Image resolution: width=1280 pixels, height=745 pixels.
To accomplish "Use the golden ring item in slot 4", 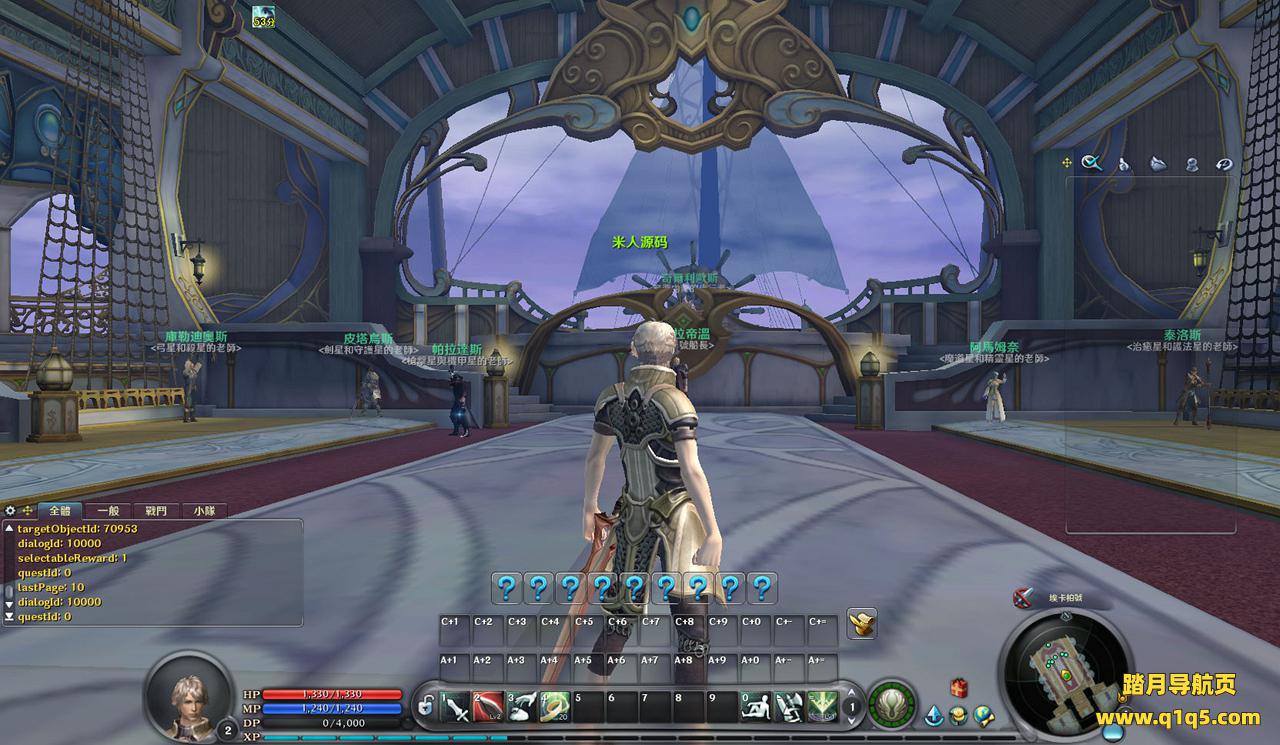I will 555,707.
